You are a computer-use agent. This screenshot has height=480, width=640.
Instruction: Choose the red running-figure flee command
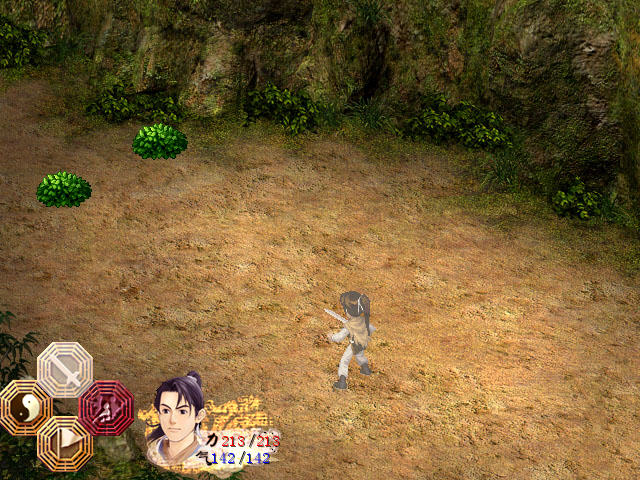[106, 407]
